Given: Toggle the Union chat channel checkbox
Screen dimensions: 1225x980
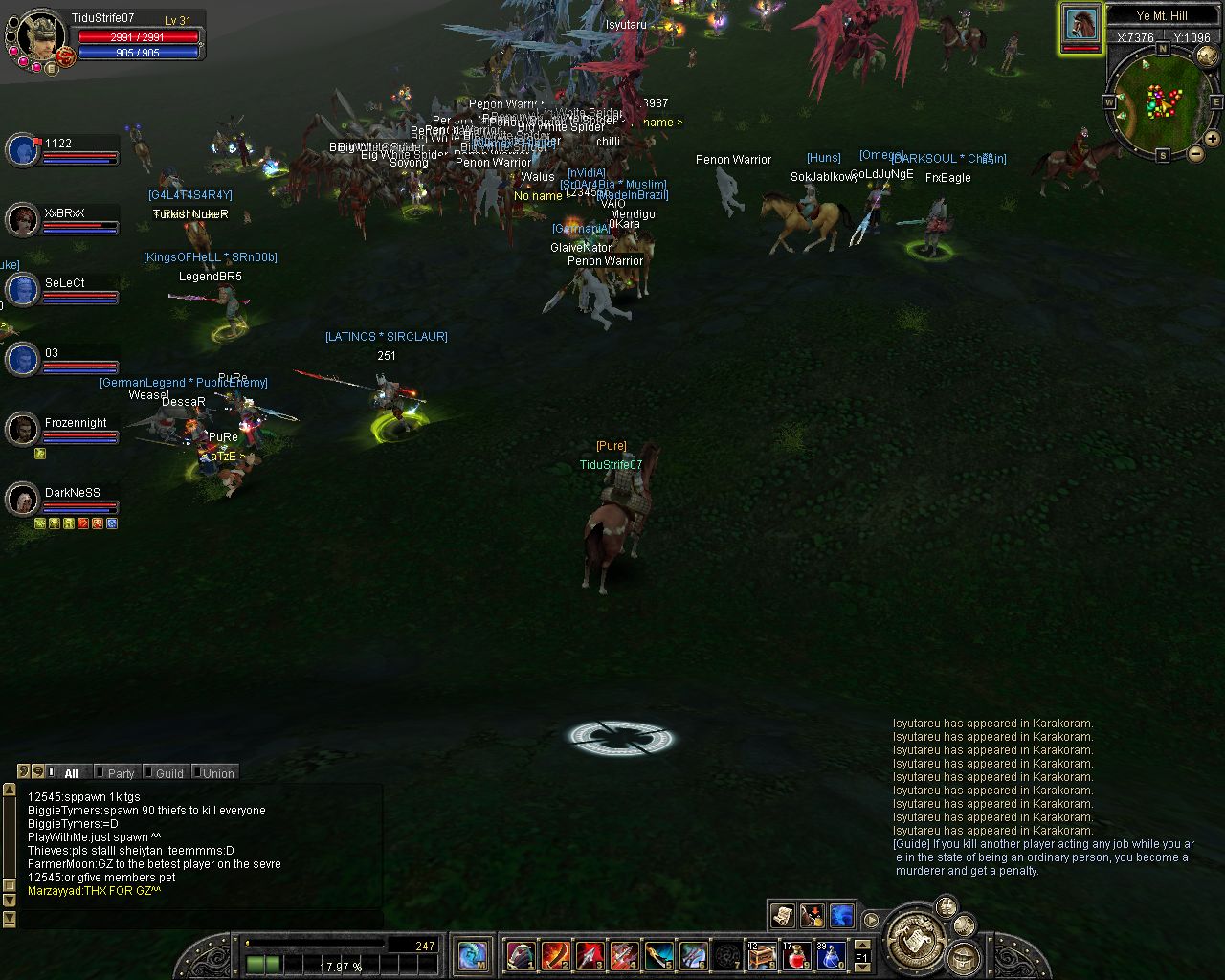Looking at the screenshot, I should coord(196,772).
